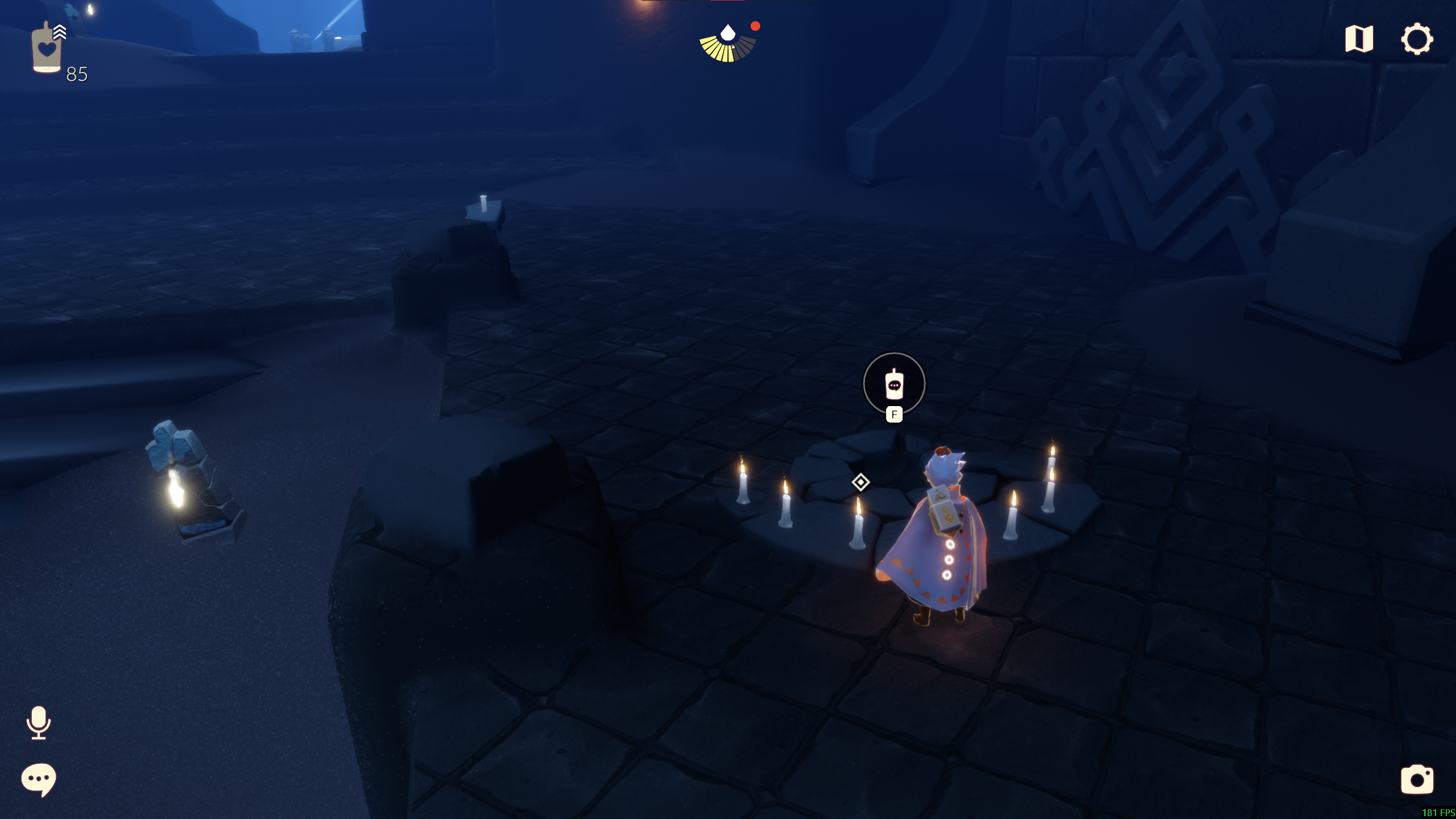Open the settings gear menu
The image size is (1456, 819).
(x=1416, y=39)
